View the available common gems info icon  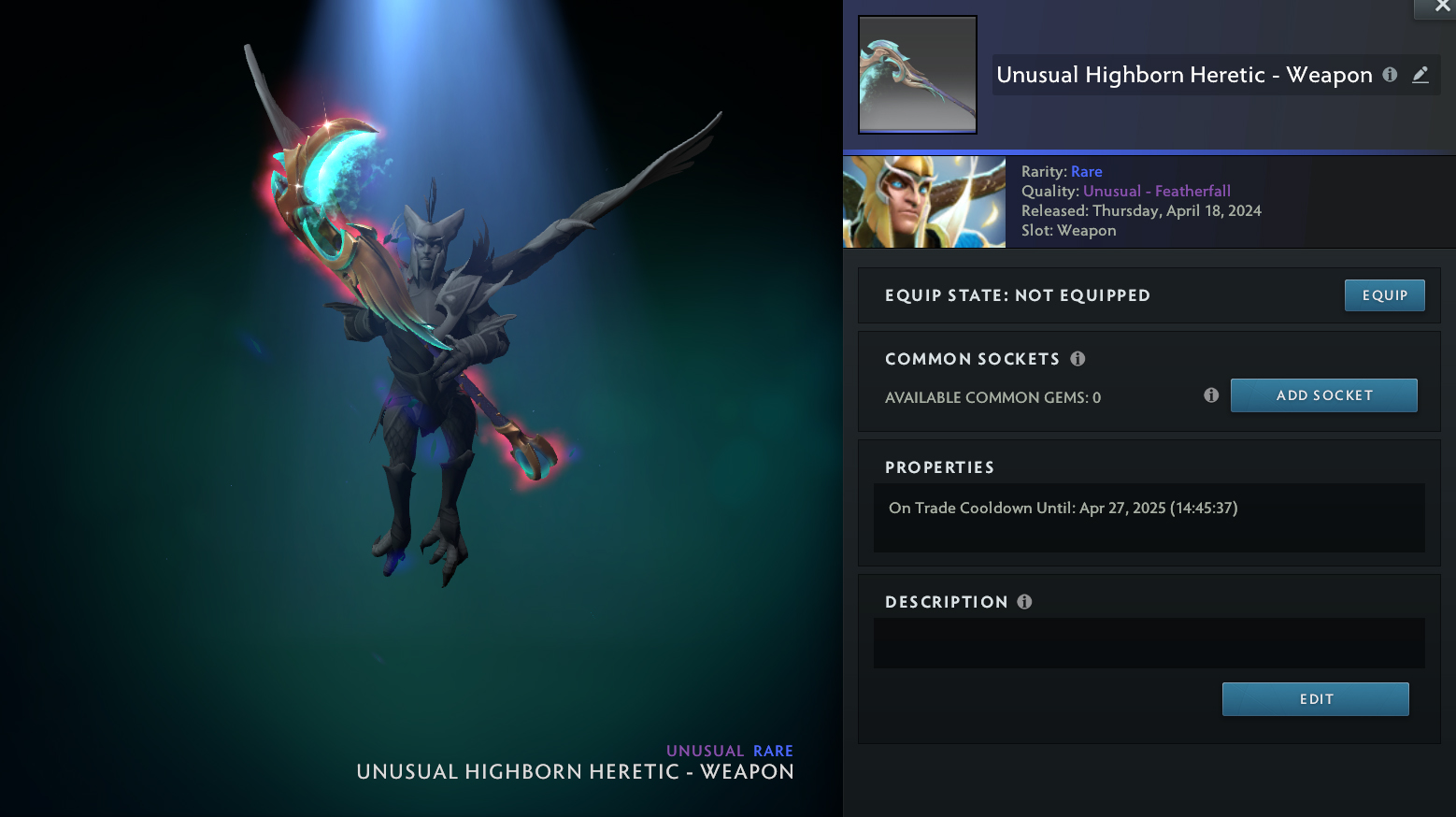point(1211,395)
